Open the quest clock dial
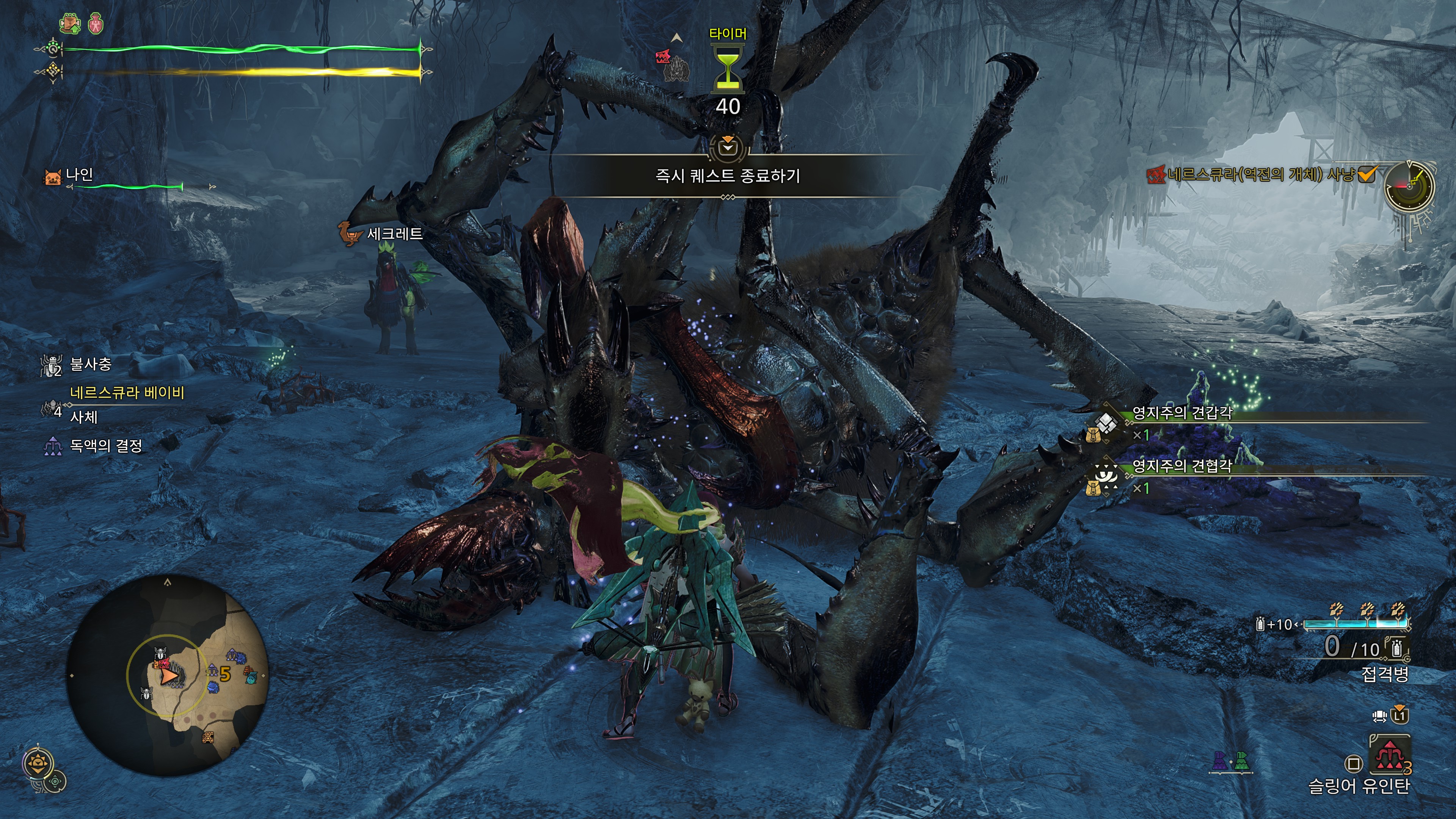 point(1409,186)
